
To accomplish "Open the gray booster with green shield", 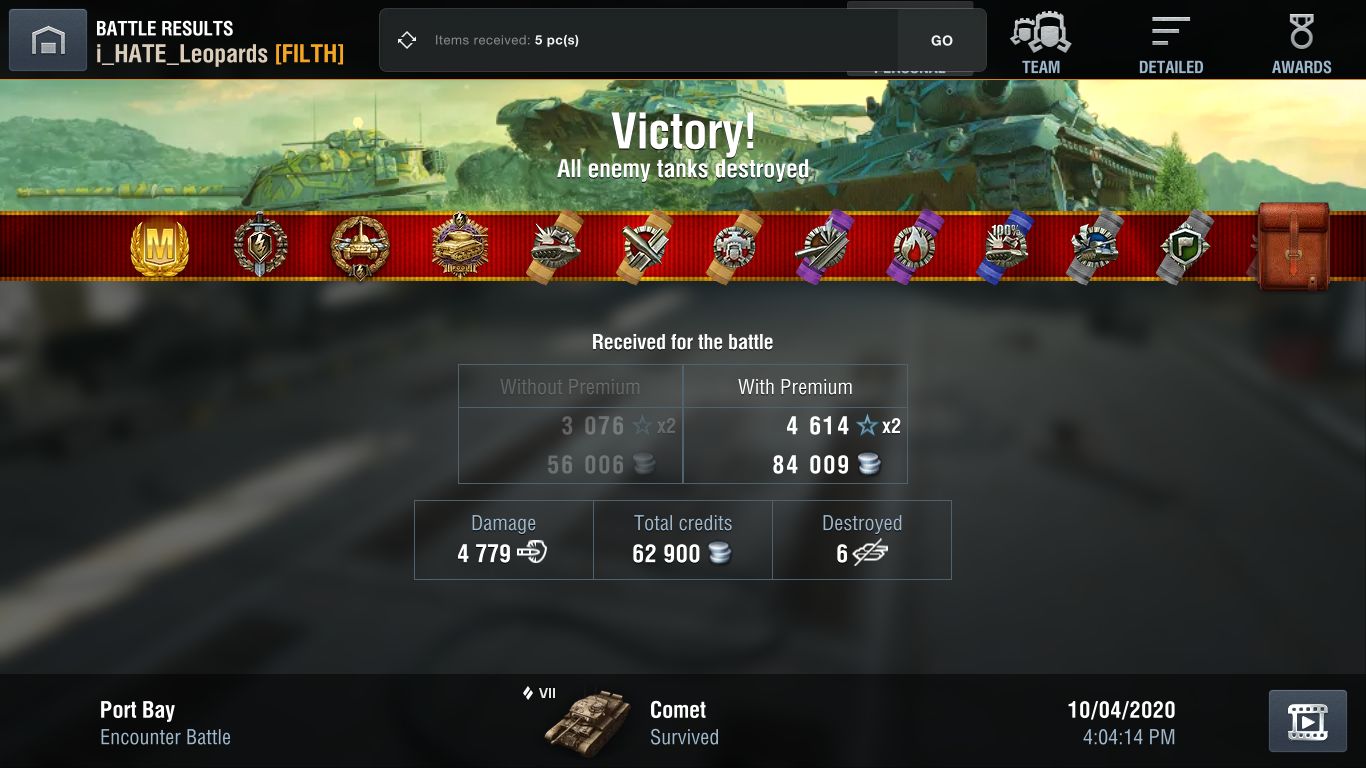I will coord(1186,247).
